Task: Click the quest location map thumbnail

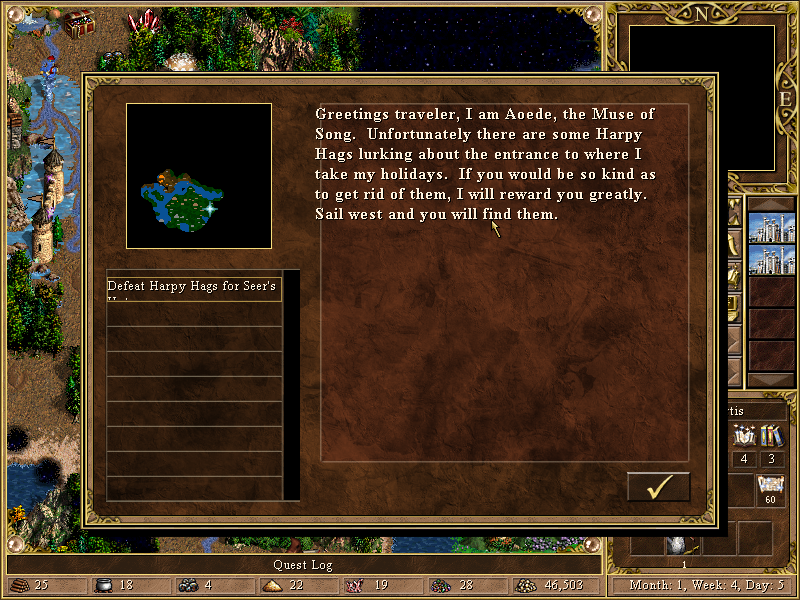Action: [199, 175]
